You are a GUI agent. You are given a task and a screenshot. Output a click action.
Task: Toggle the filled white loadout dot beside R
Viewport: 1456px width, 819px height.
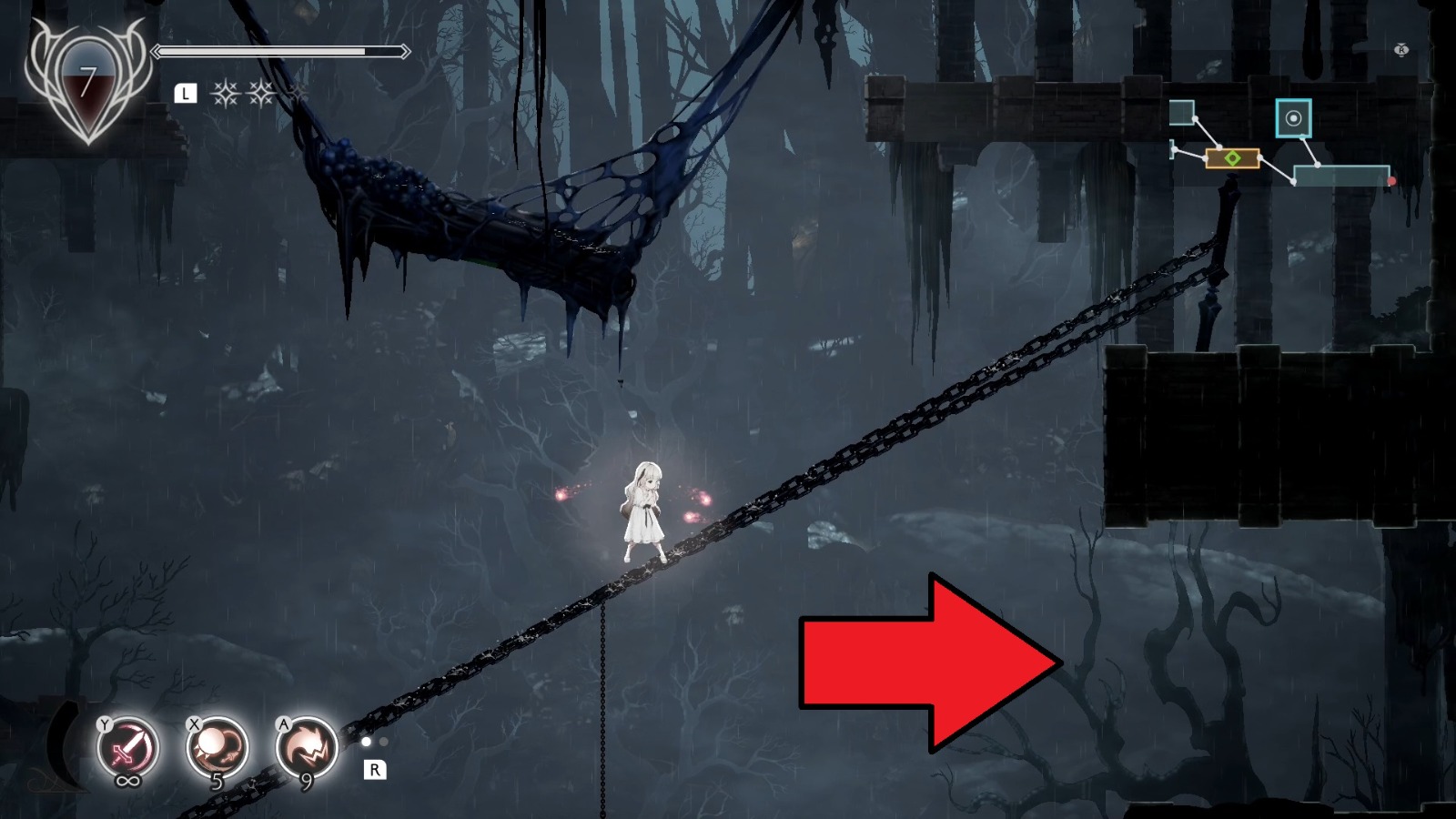click(x=366, y=743)
